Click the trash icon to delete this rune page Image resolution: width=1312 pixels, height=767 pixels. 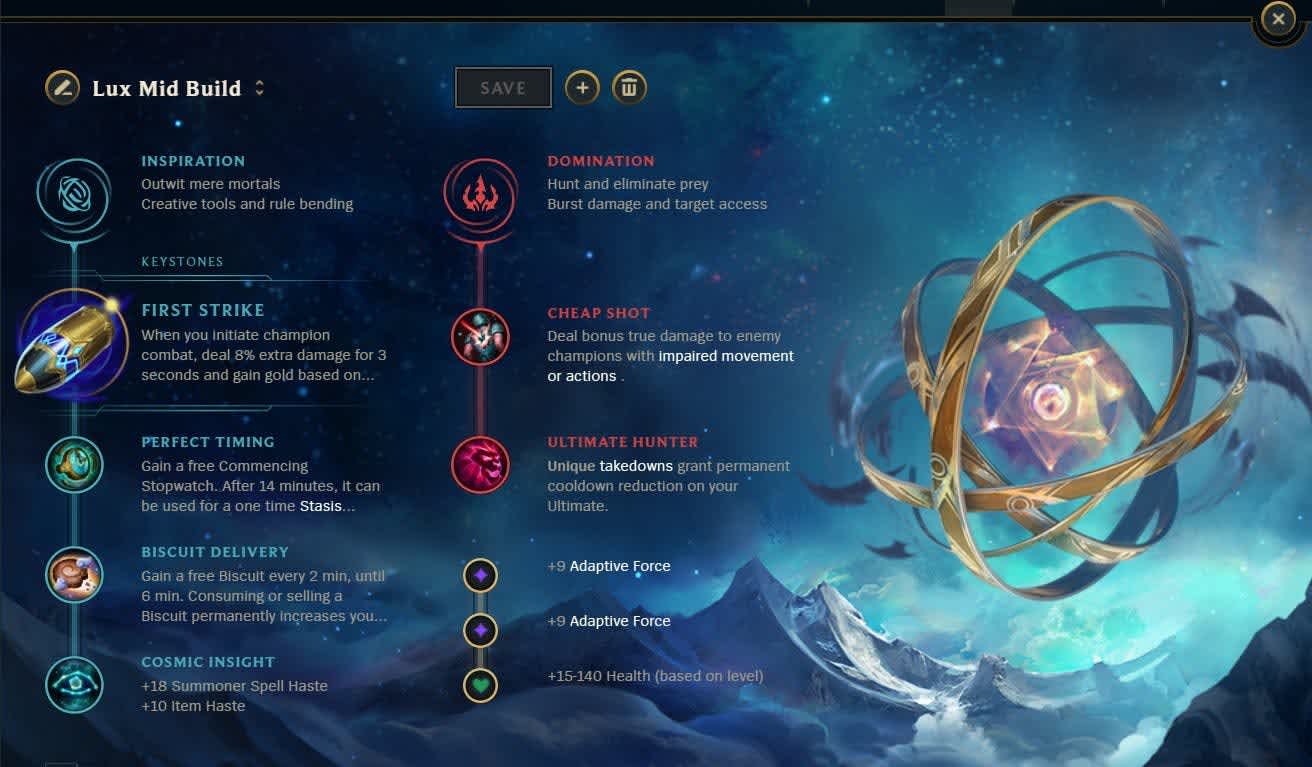[630, 87]
